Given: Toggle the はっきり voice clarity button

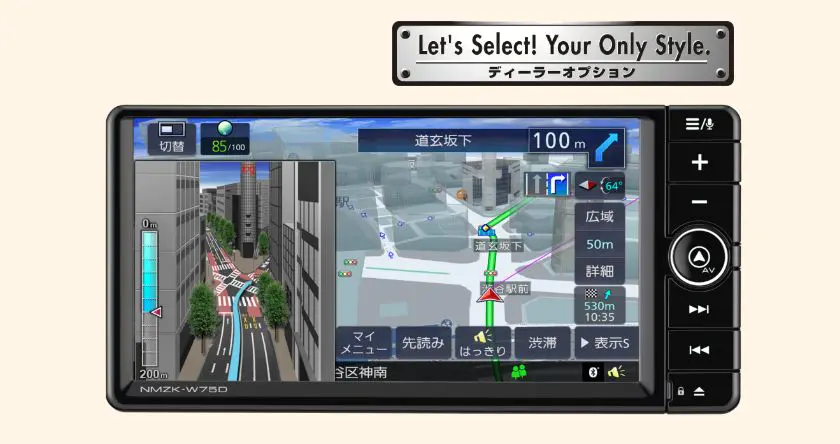Looking at the screenshot, I should (x=483, y=342).
